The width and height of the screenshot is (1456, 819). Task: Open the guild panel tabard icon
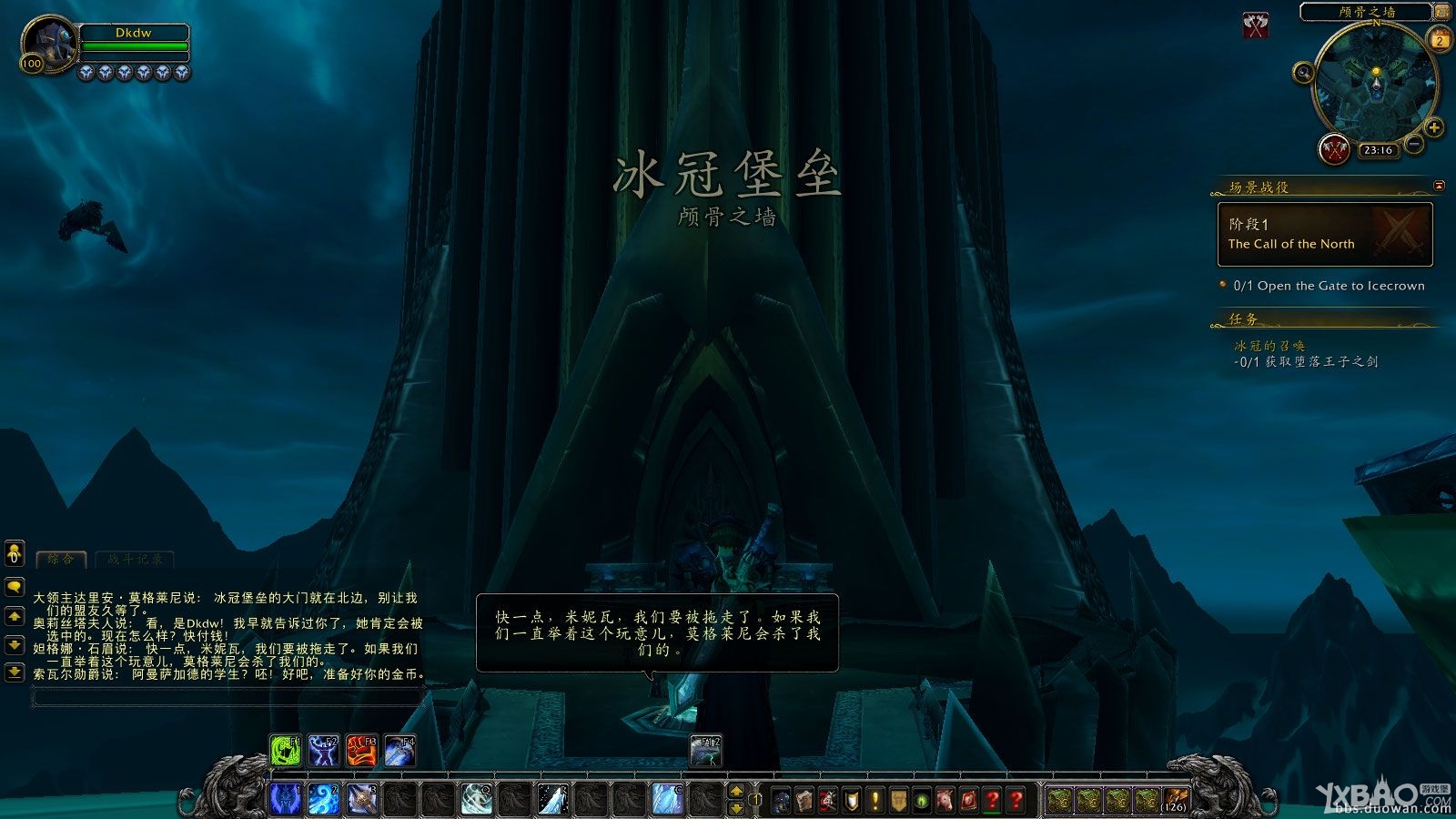tap(898, 800)
